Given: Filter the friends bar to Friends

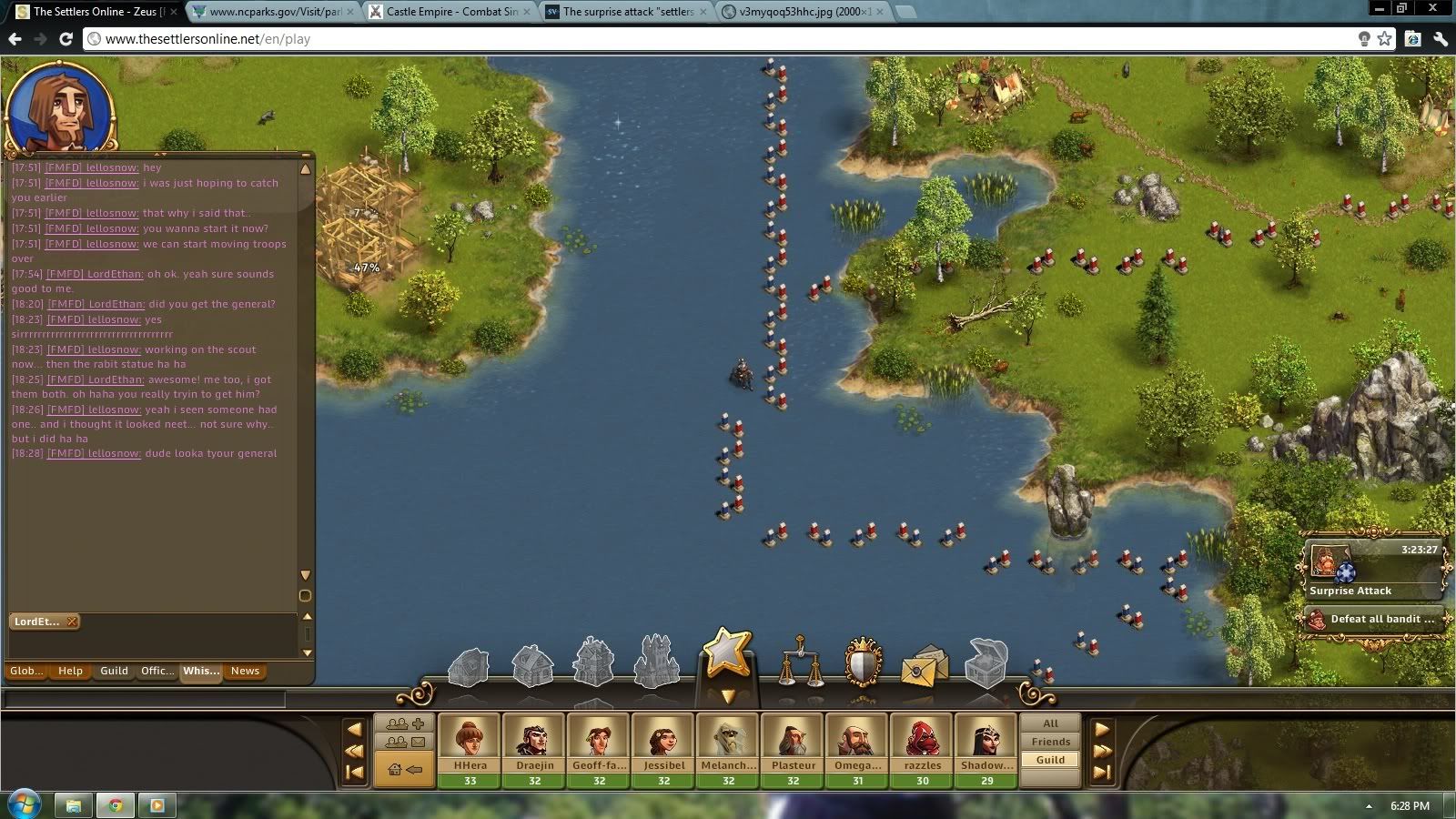Looking at the screenshot, I should tap(1050, 742).
